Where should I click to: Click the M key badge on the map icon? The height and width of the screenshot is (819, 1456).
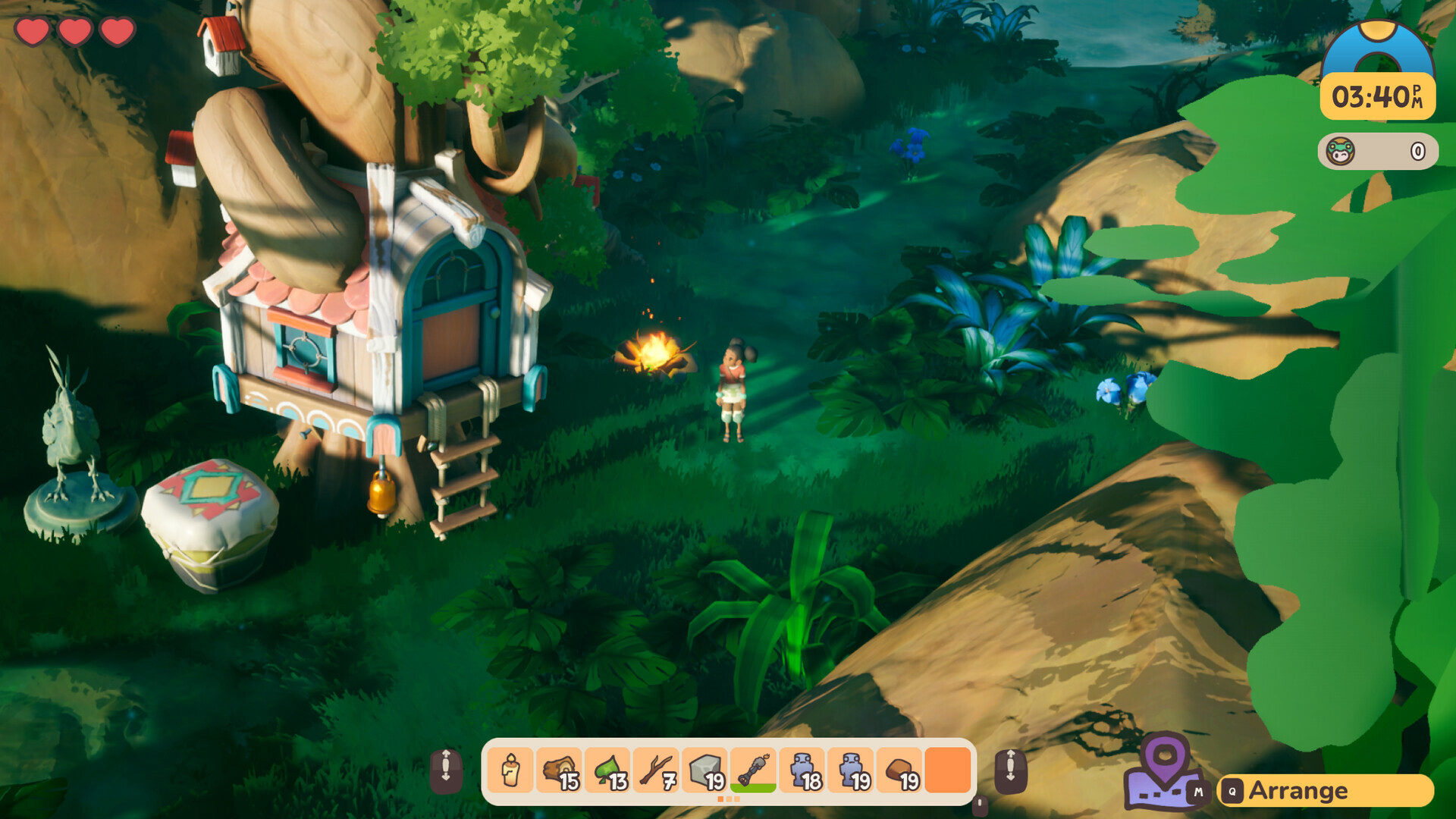(1198, 792)
